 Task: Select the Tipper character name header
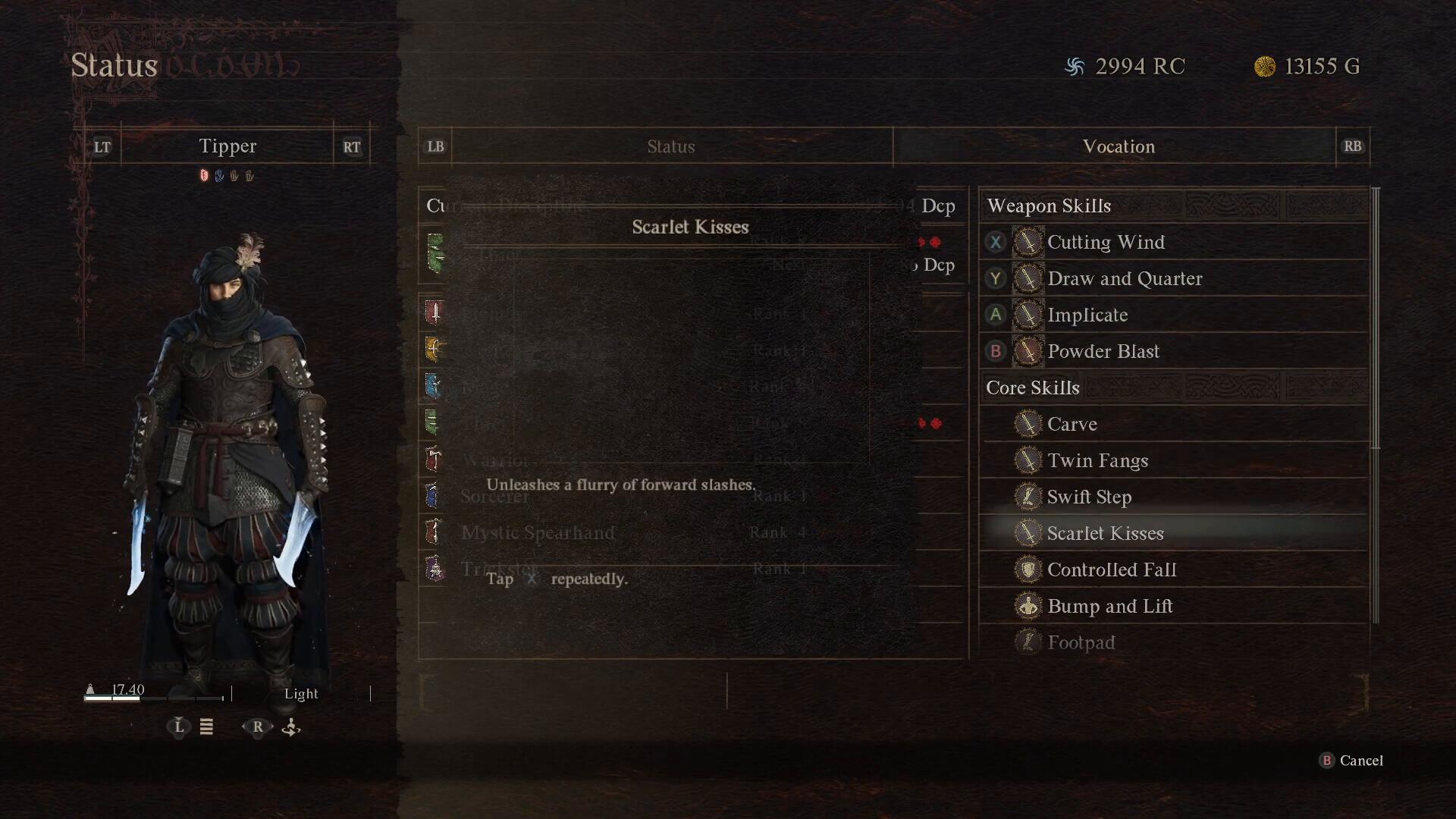click(x=227, y=146)
